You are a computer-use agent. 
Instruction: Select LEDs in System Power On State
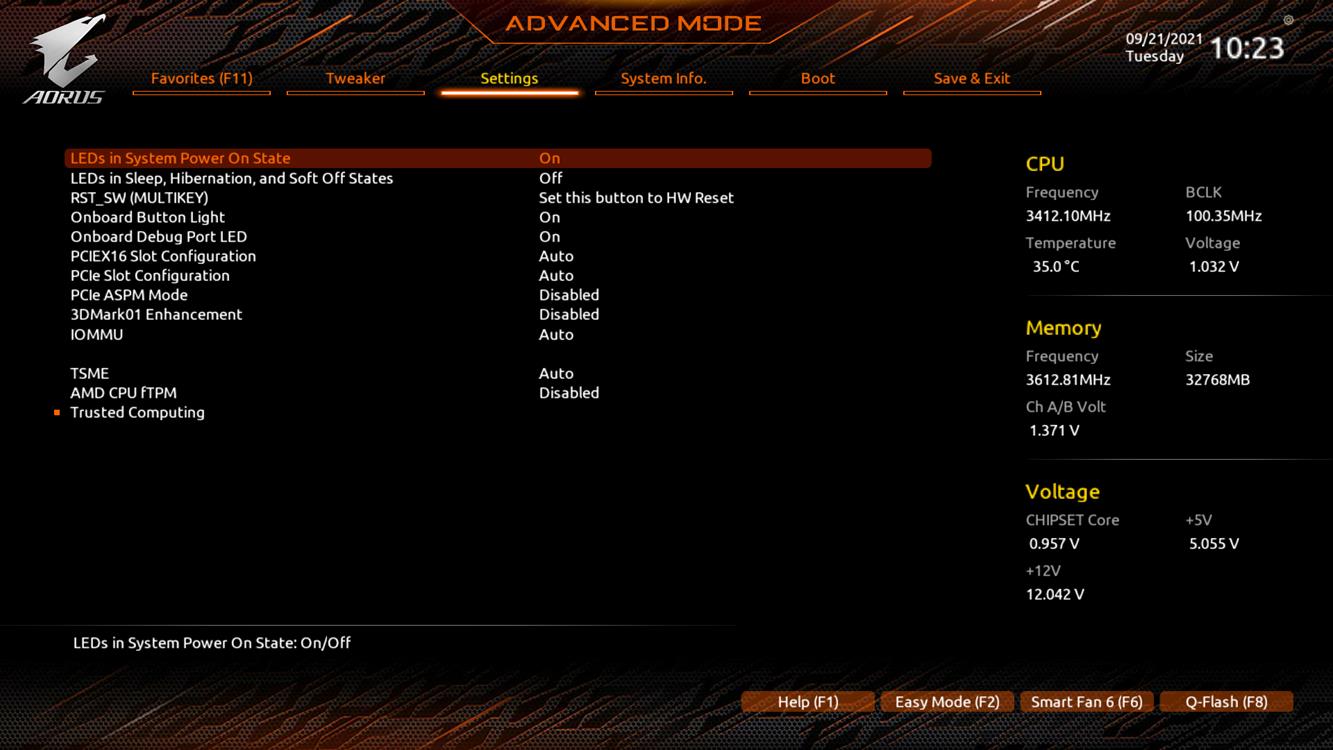pos(180,158)
